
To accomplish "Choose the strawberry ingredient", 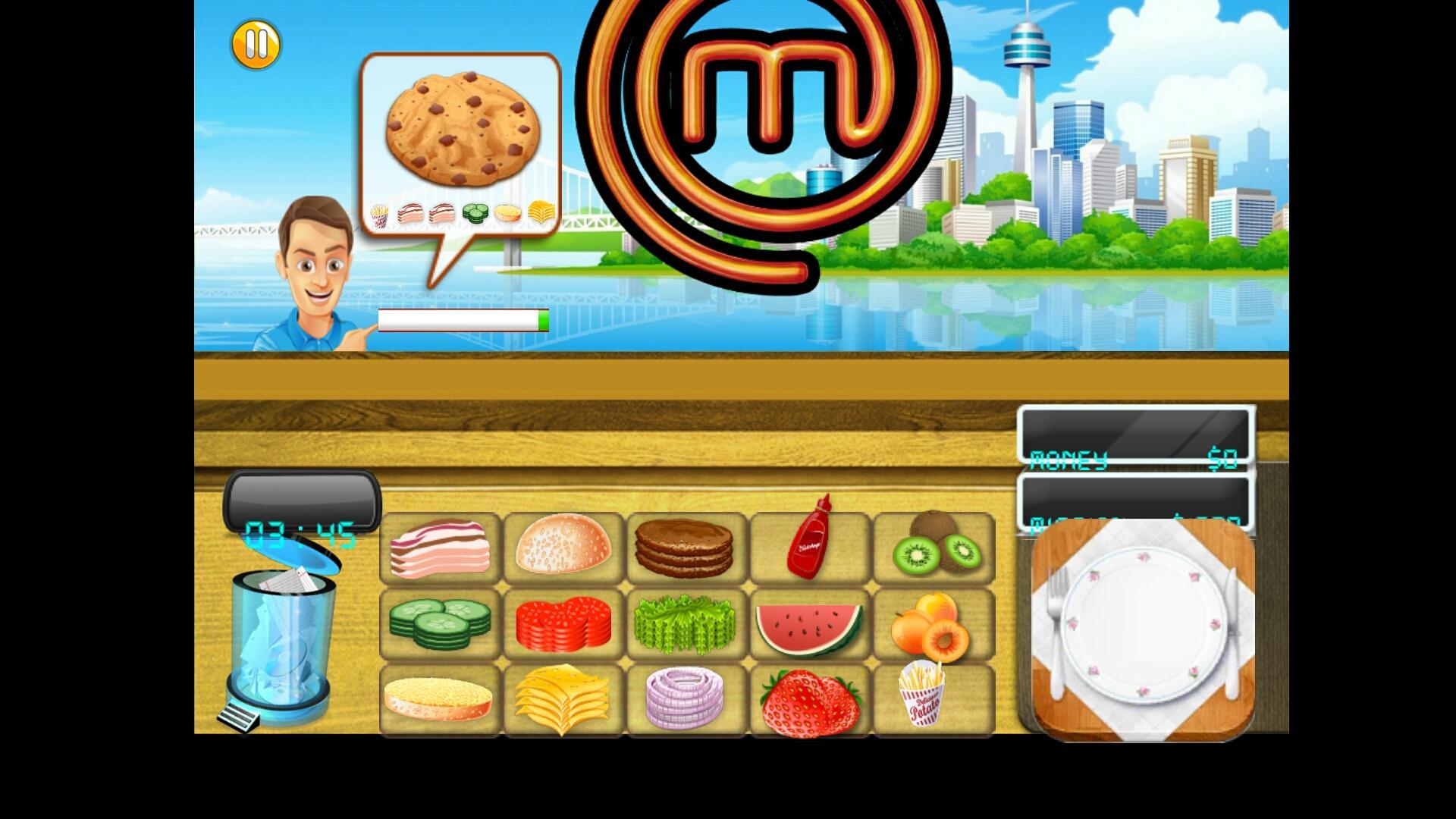I will click(x=810, y=698).
